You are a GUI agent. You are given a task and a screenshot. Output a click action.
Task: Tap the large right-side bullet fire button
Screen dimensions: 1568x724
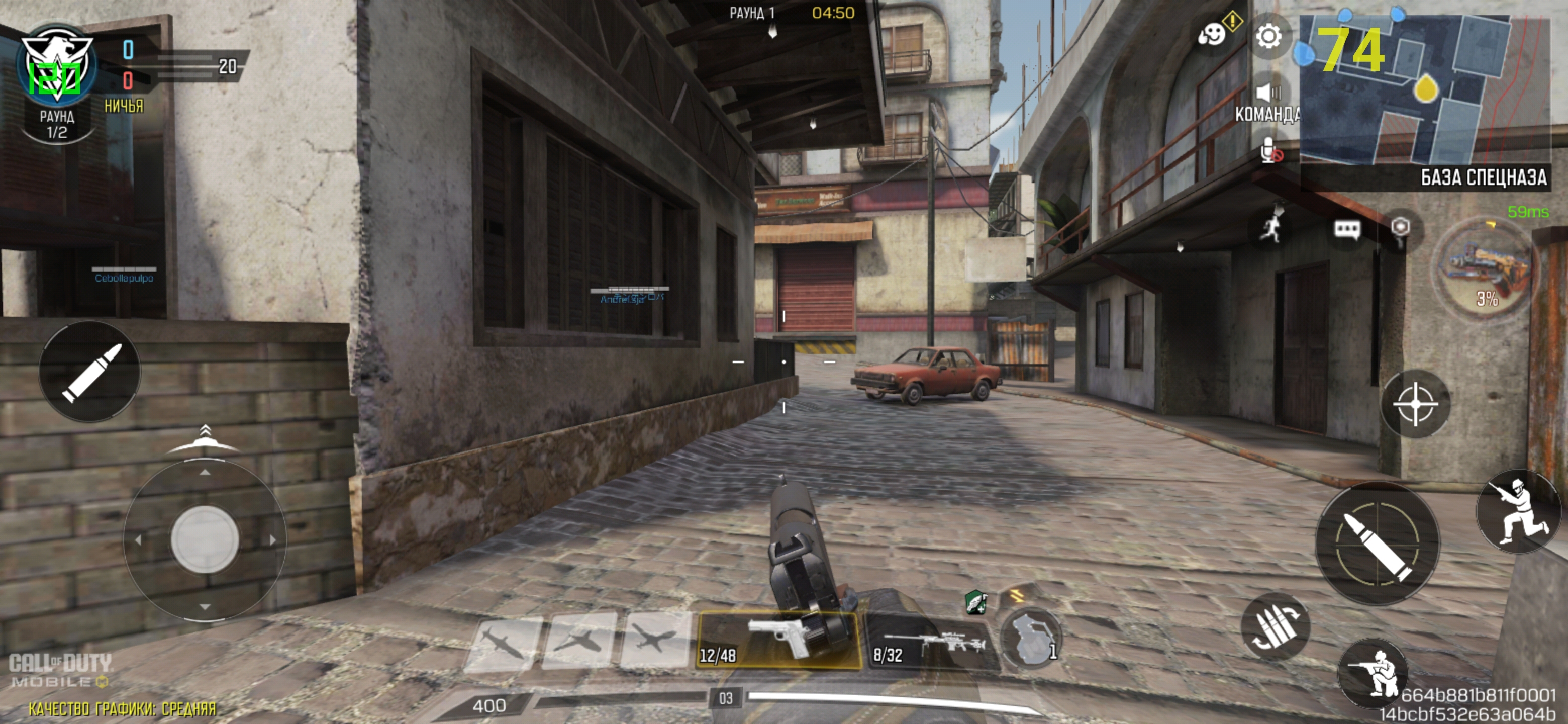pos(1377,542)
